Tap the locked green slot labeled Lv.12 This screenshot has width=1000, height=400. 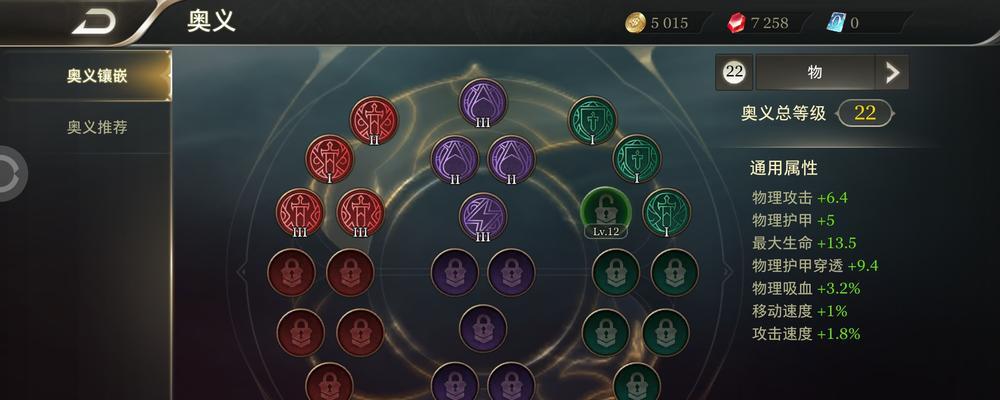[x=604, y=210]
